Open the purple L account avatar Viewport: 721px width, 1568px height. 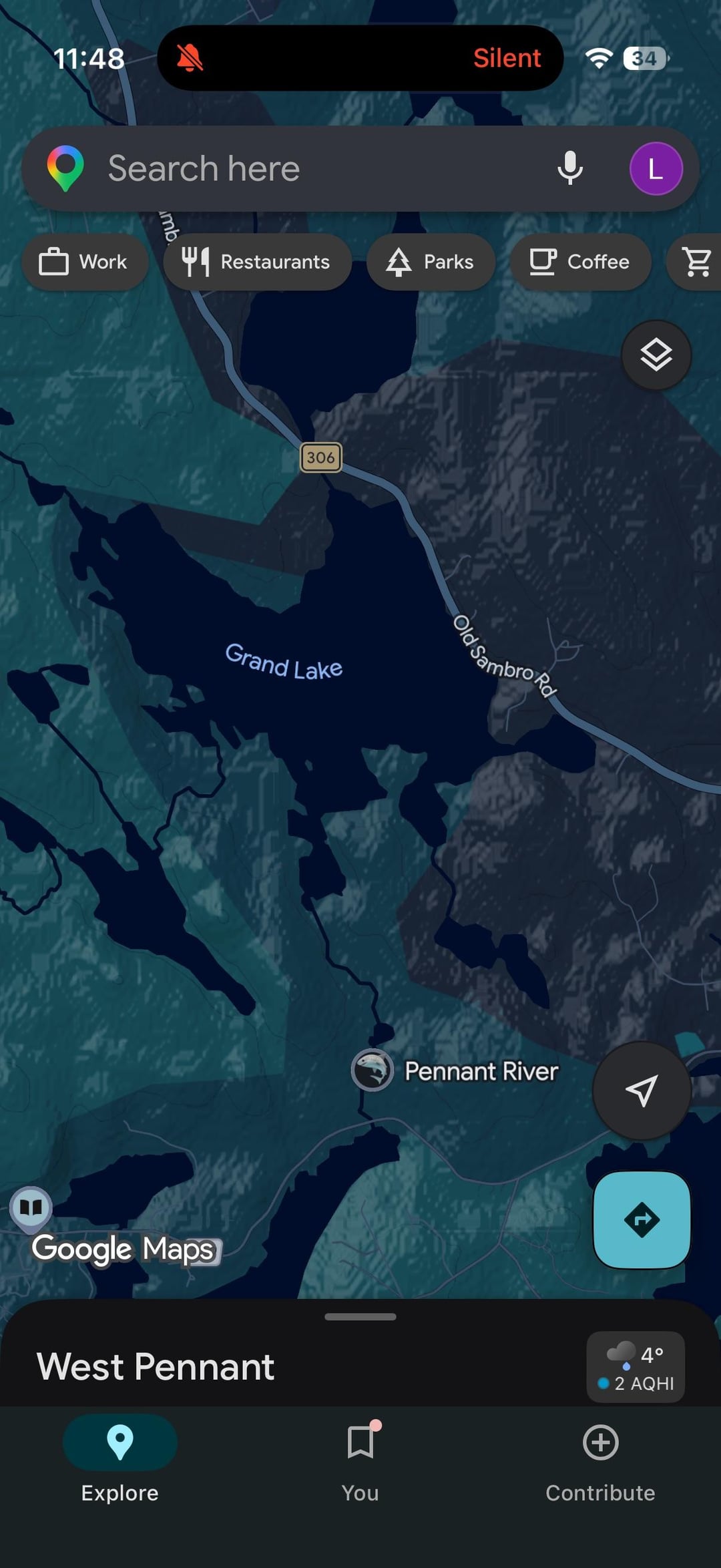[656, 168]
